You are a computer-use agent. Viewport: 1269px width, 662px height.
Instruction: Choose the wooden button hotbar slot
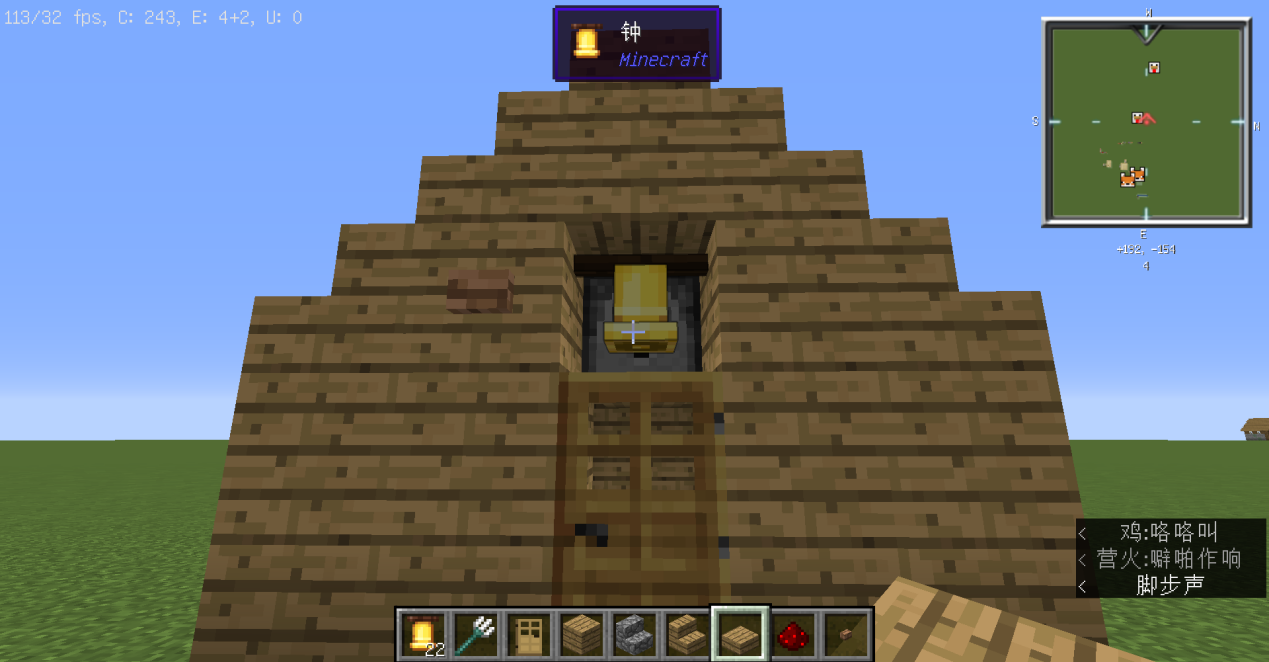pos(847,634)
